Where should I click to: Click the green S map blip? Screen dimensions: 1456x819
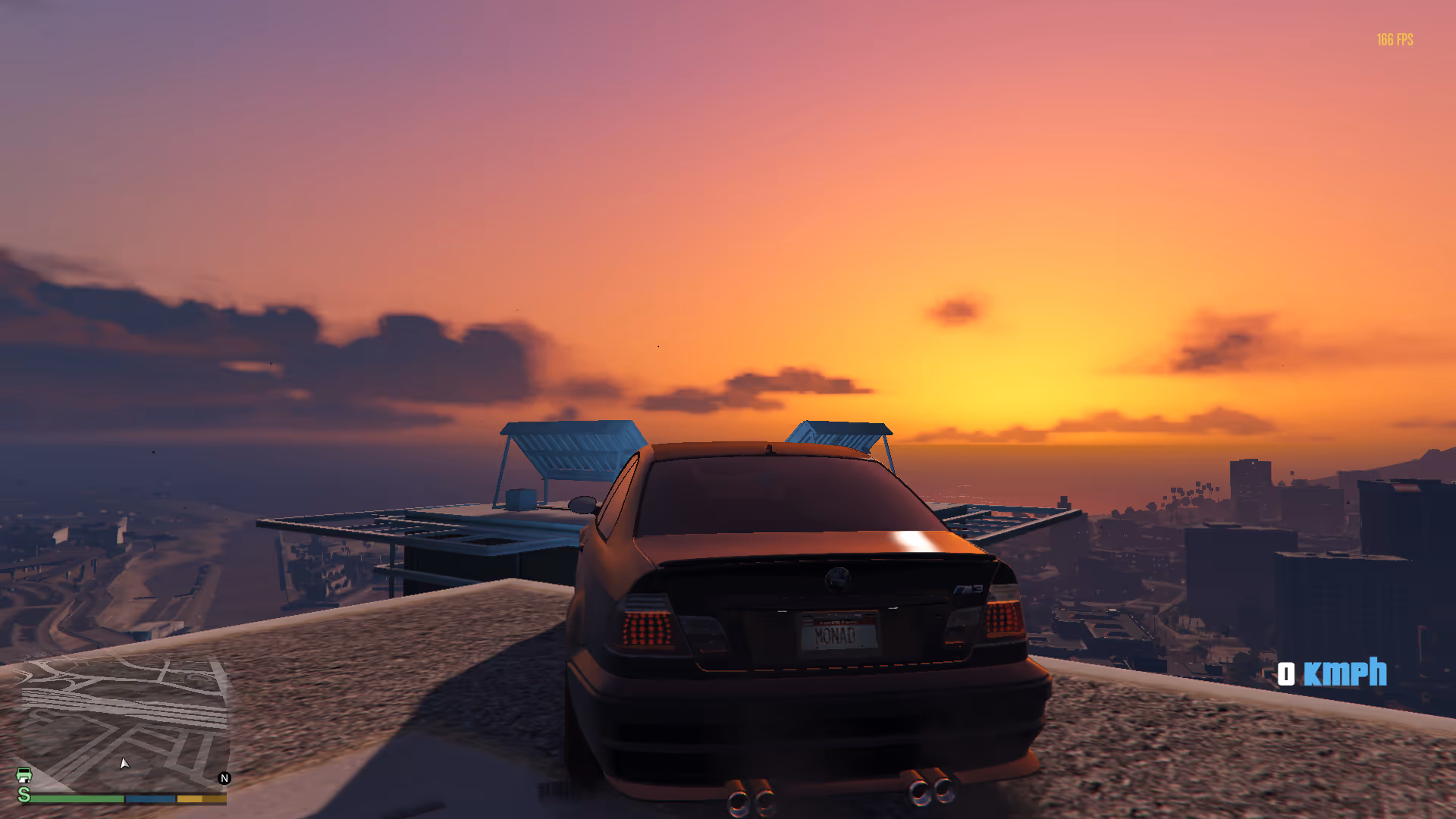pyautogui.click(x=24, y=794)
